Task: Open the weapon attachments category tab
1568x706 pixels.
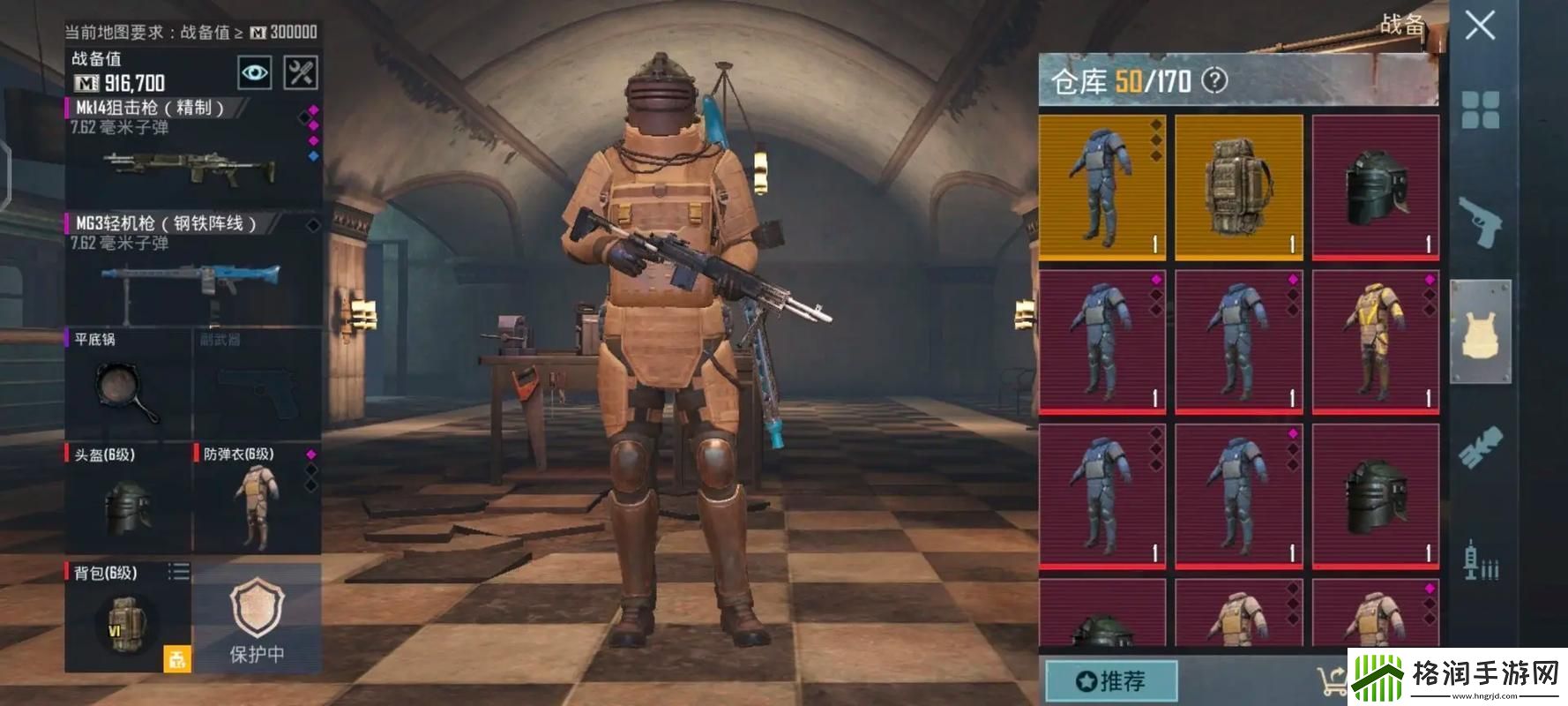Action: pos(1480,447)
